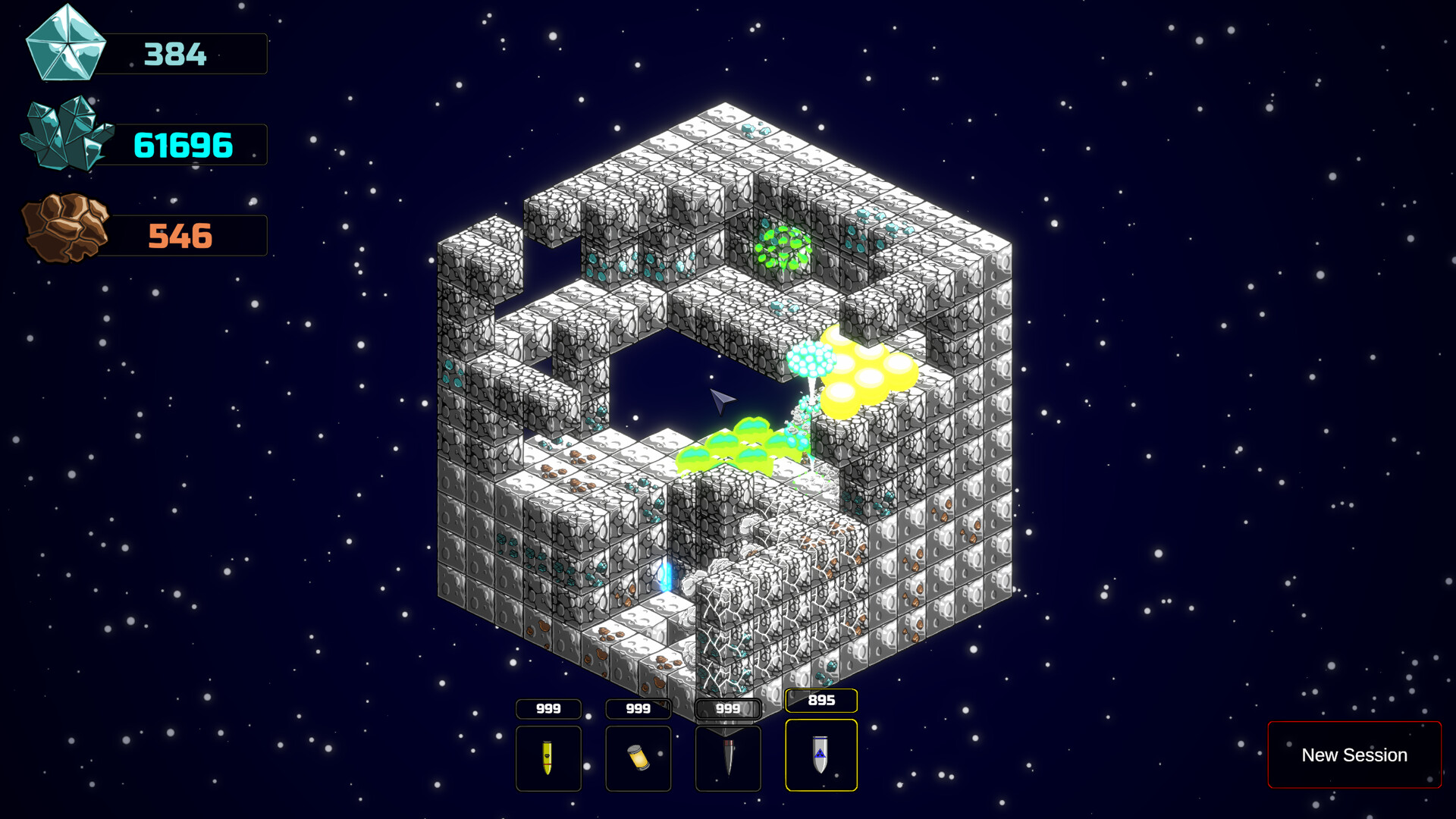Click the 999 counter above the yellow bullet

coord(548,708)
